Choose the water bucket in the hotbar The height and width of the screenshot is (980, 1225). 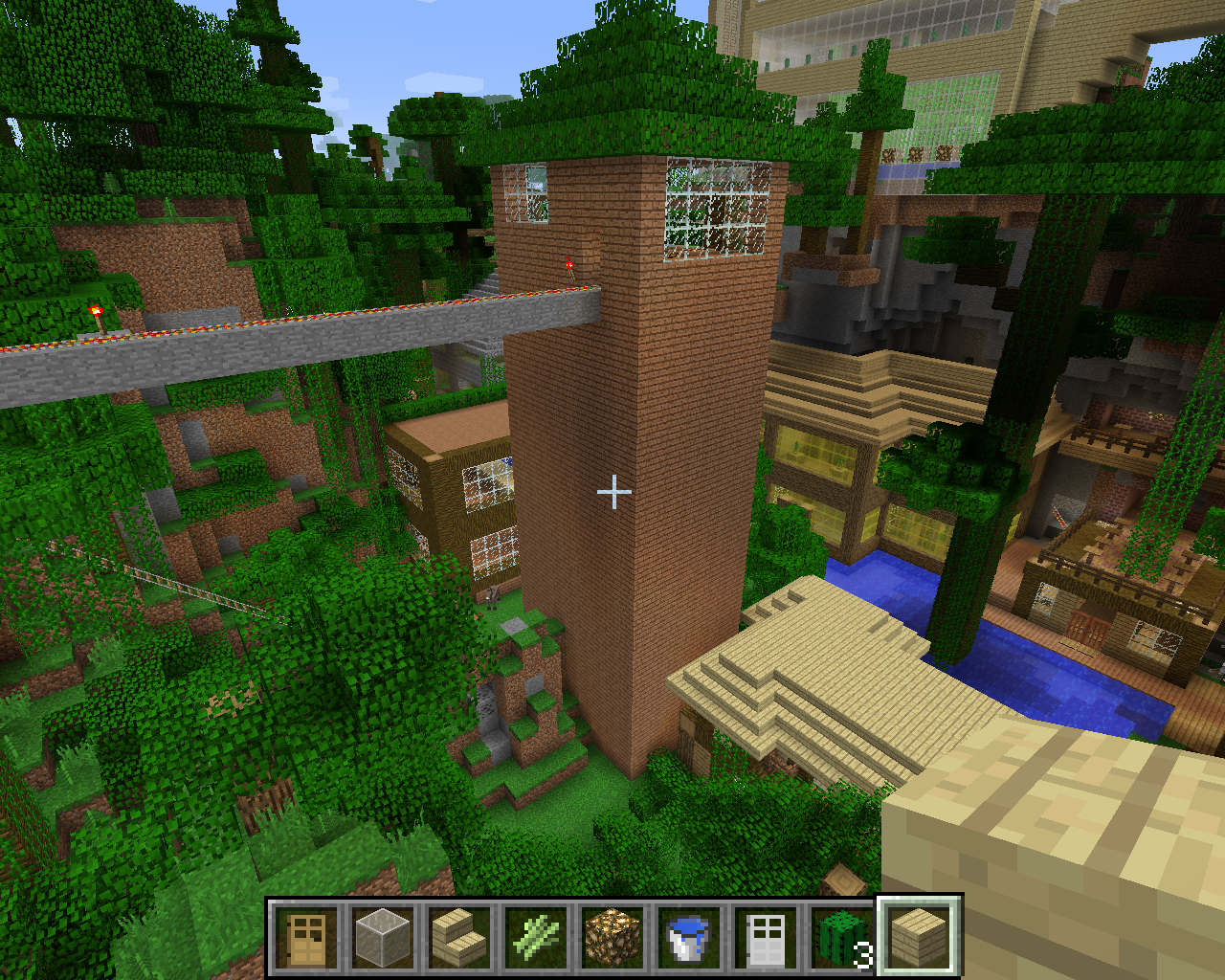[x=690, y=937]
